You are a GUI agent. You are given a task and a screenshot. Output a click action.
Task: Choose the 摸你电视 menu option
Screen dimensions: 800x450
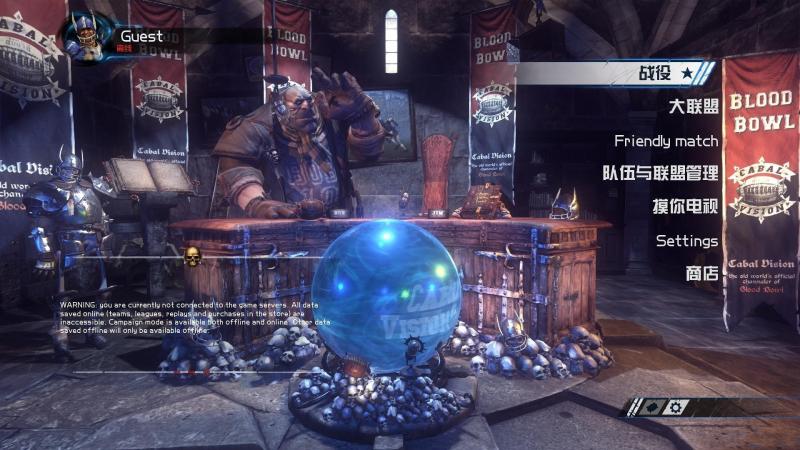(x=685, y=207)
